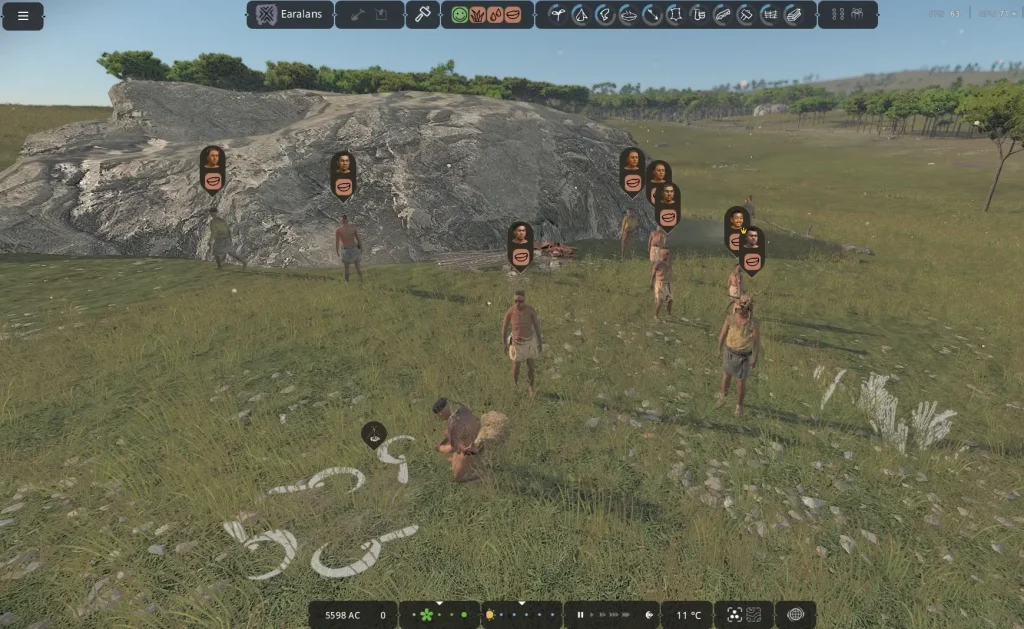Click the green happy face status icon
Viewport: 1024px width, 629px height.
click(459, 15)
